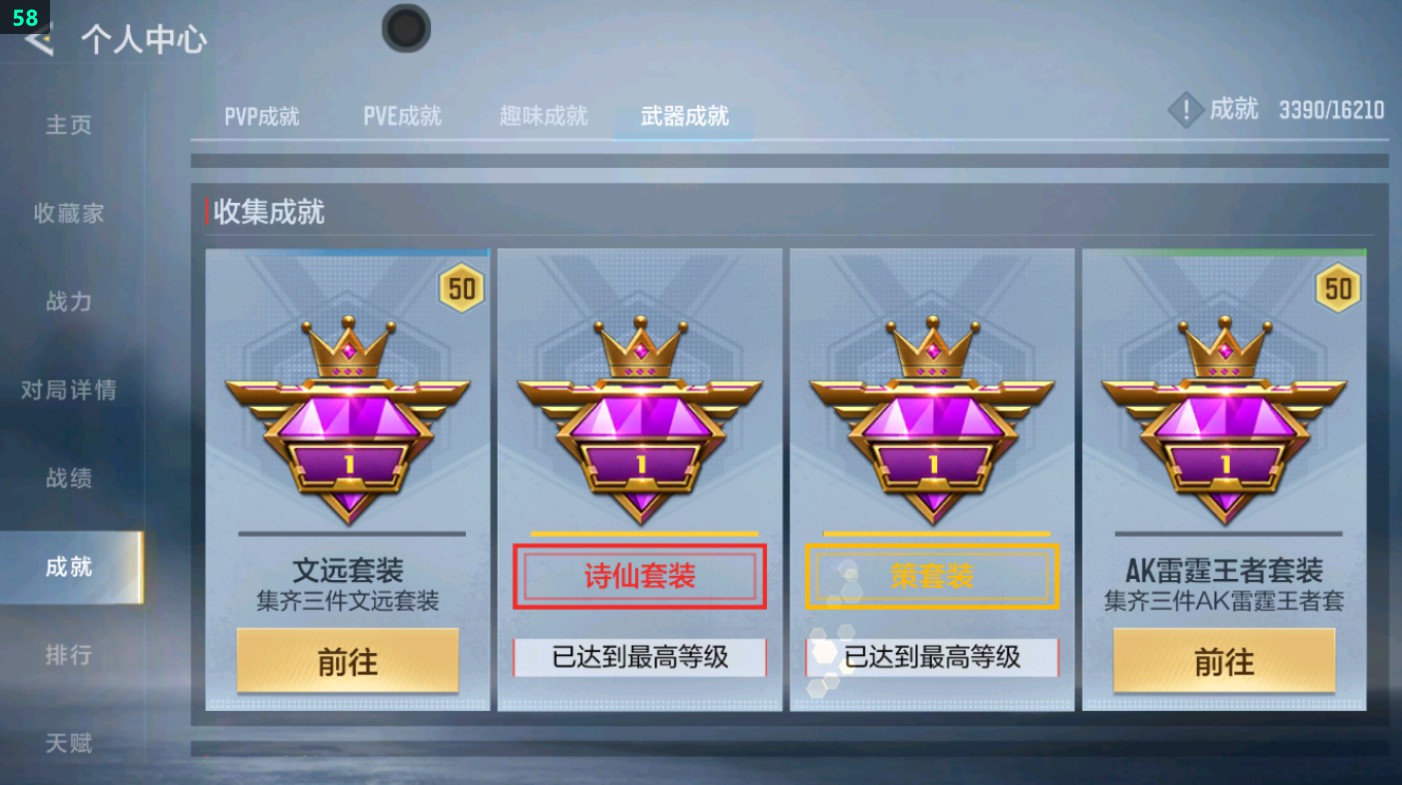The image size is (1402, 785).
Task: Click the 策套装 crown medal icon
Action: click(x=931, y=420)
